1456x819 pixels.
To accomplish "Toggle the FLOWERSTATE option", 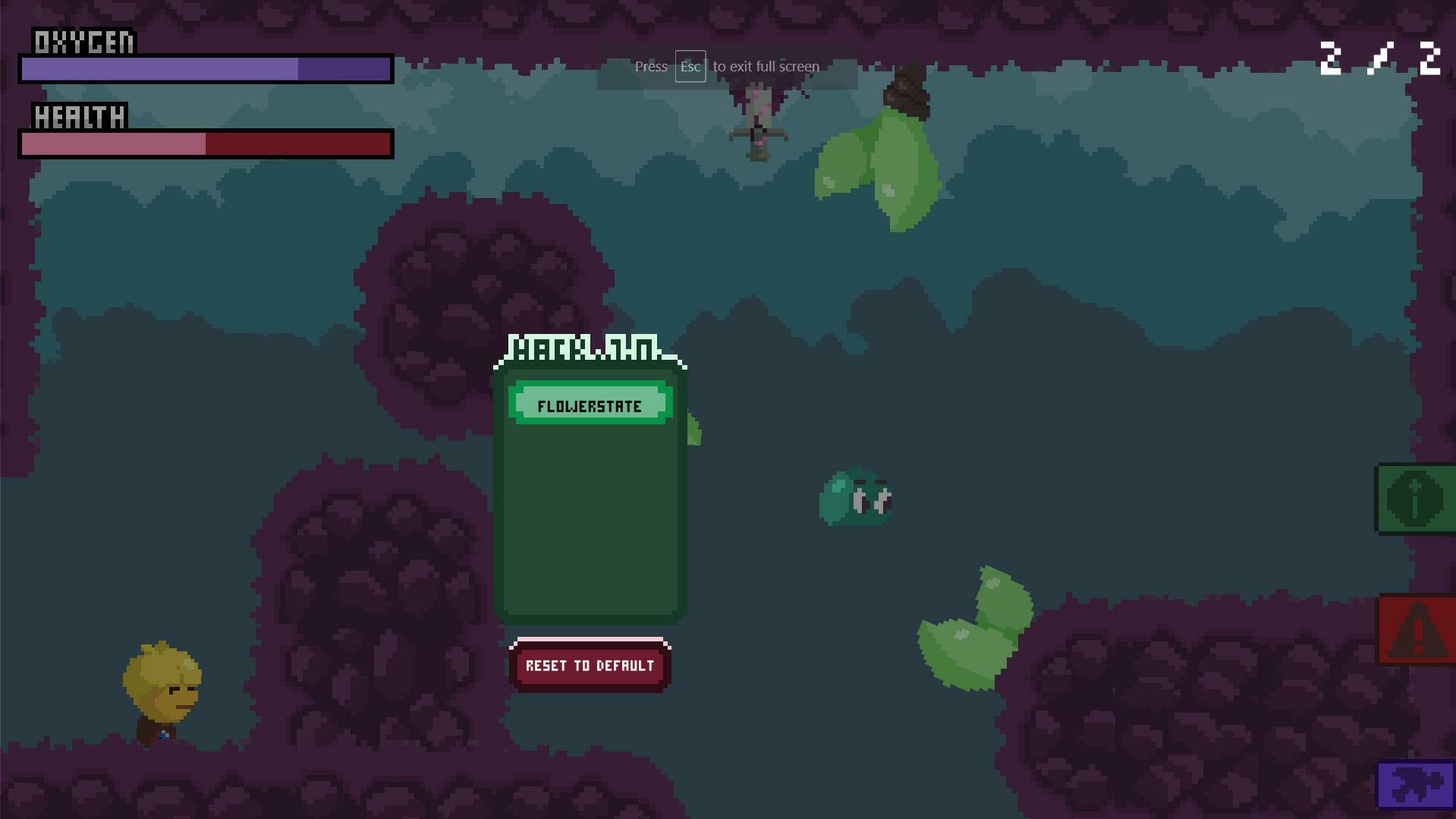I will coord(590,405).
